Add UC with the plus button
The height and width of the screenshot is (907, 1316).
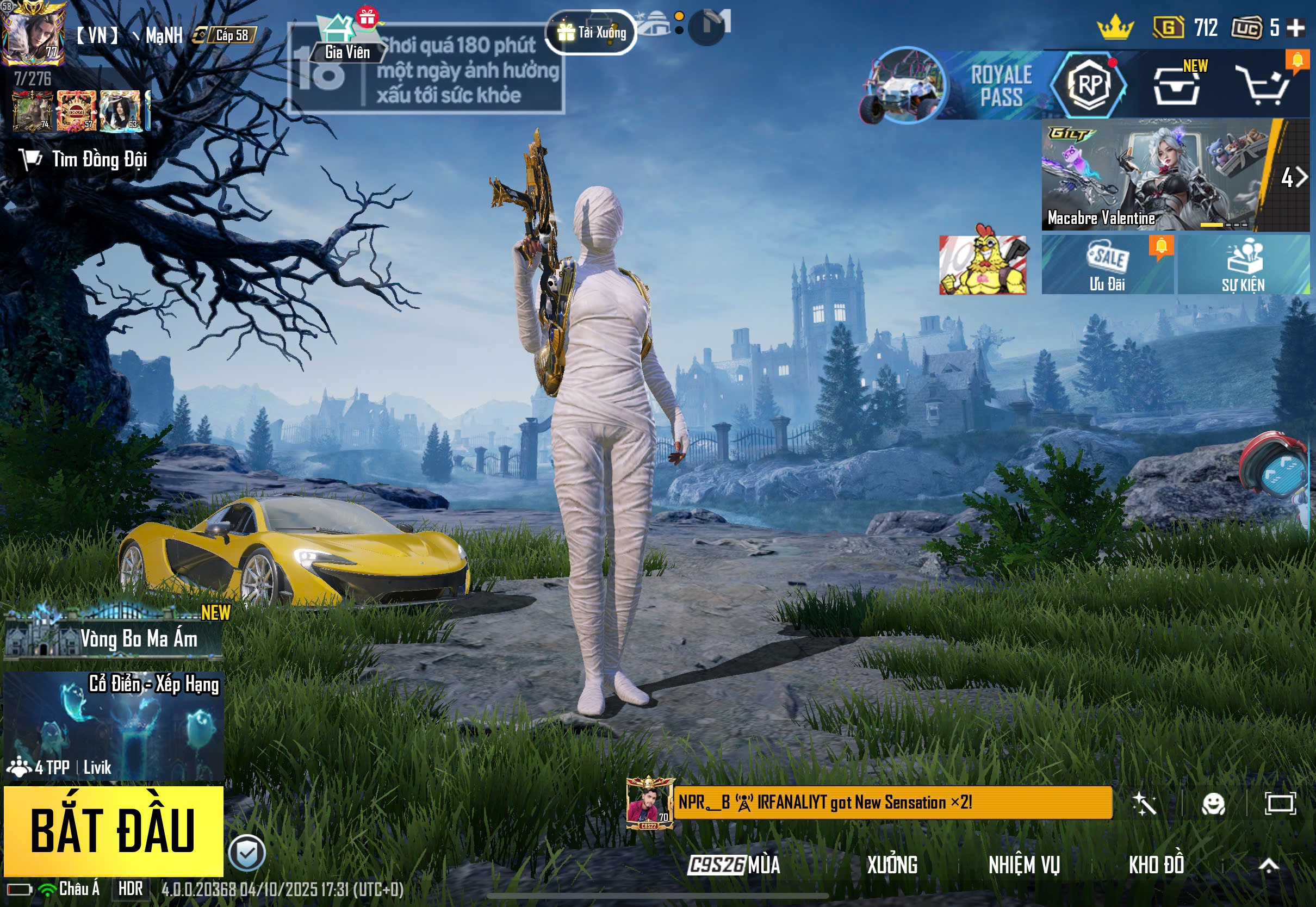coord(1296,27)
